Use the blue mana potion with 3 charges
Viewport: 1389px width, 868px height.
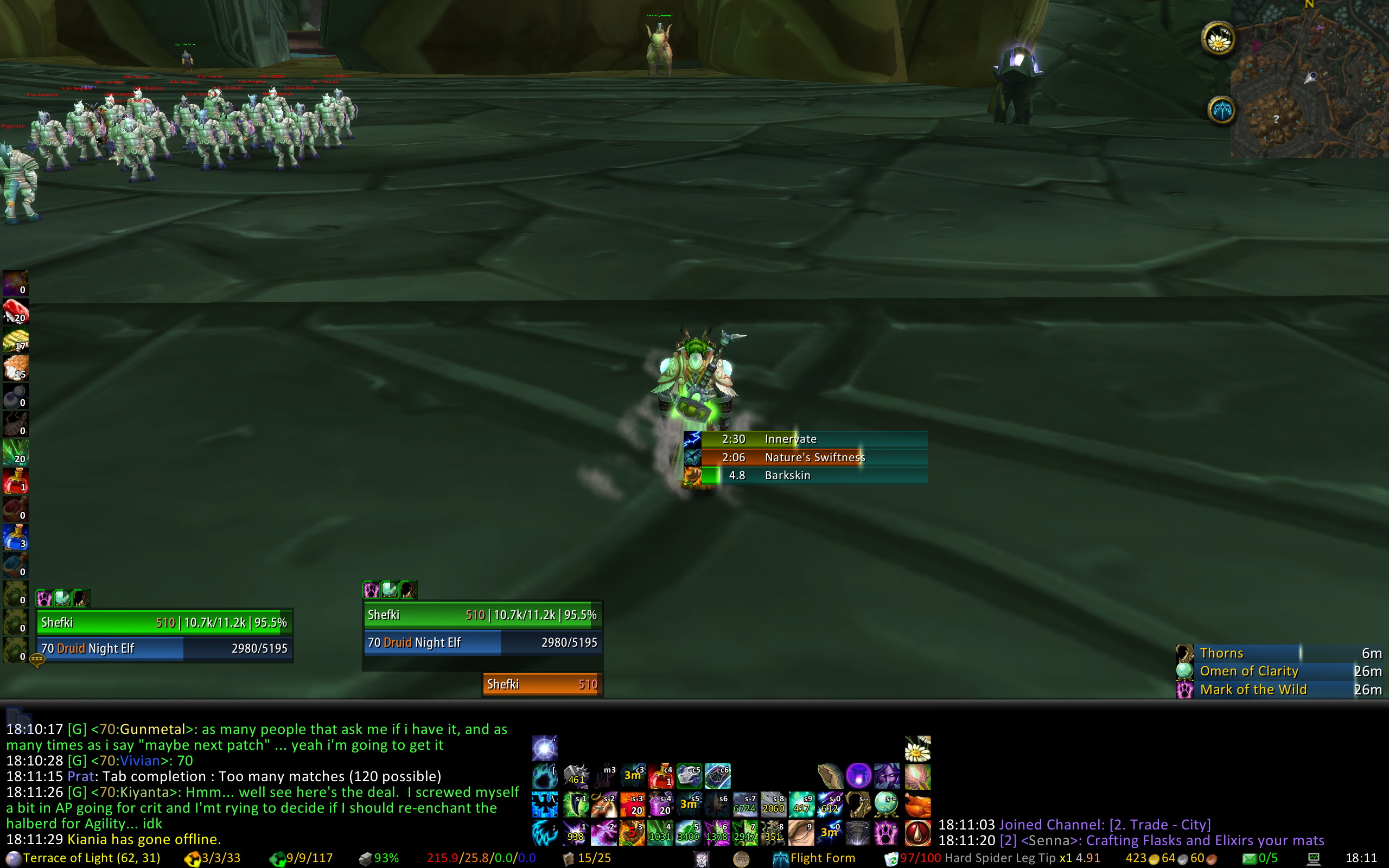16,537
